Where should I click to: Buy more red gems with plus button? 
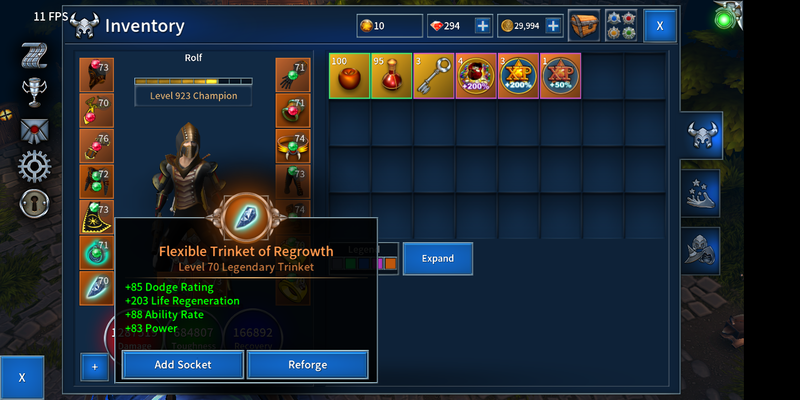coord(482,26)
